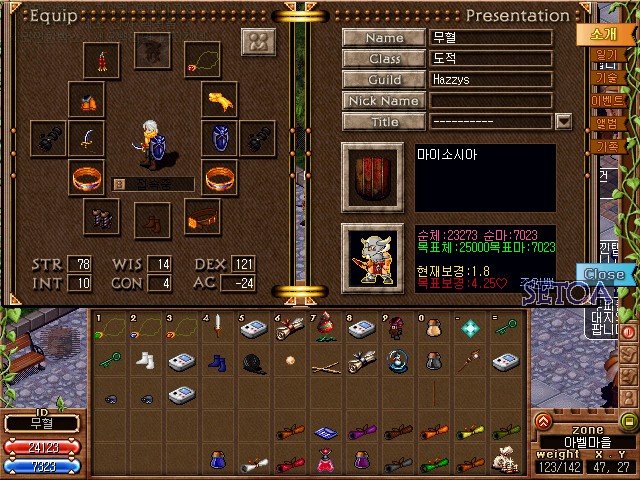Select the equipped necklace slot
Viewport: 640px width, 480px height.
(203, 60)
